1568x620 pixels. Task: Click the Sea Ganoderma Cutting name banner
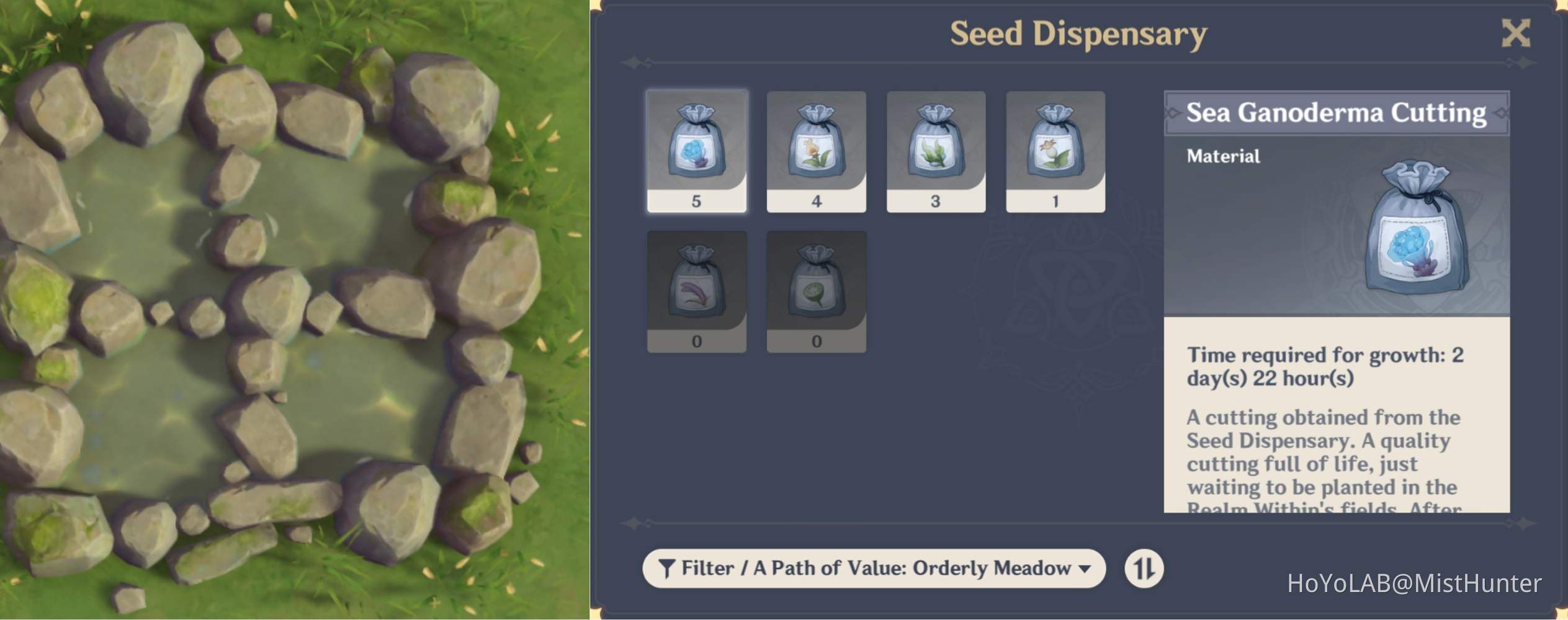[1334, 112]
